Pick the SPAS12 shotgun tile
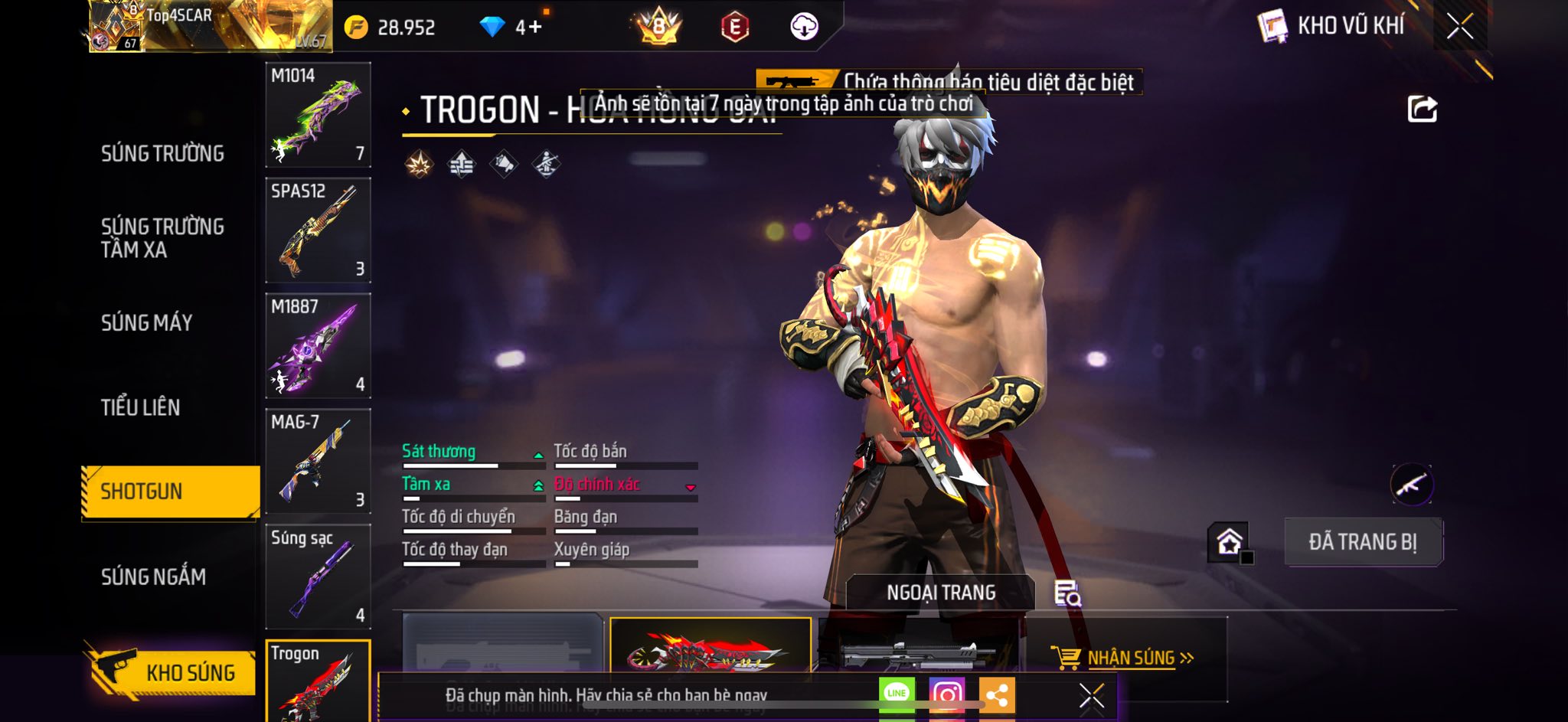This screenshot has height=722, width=1568. (x=318, y=230)
